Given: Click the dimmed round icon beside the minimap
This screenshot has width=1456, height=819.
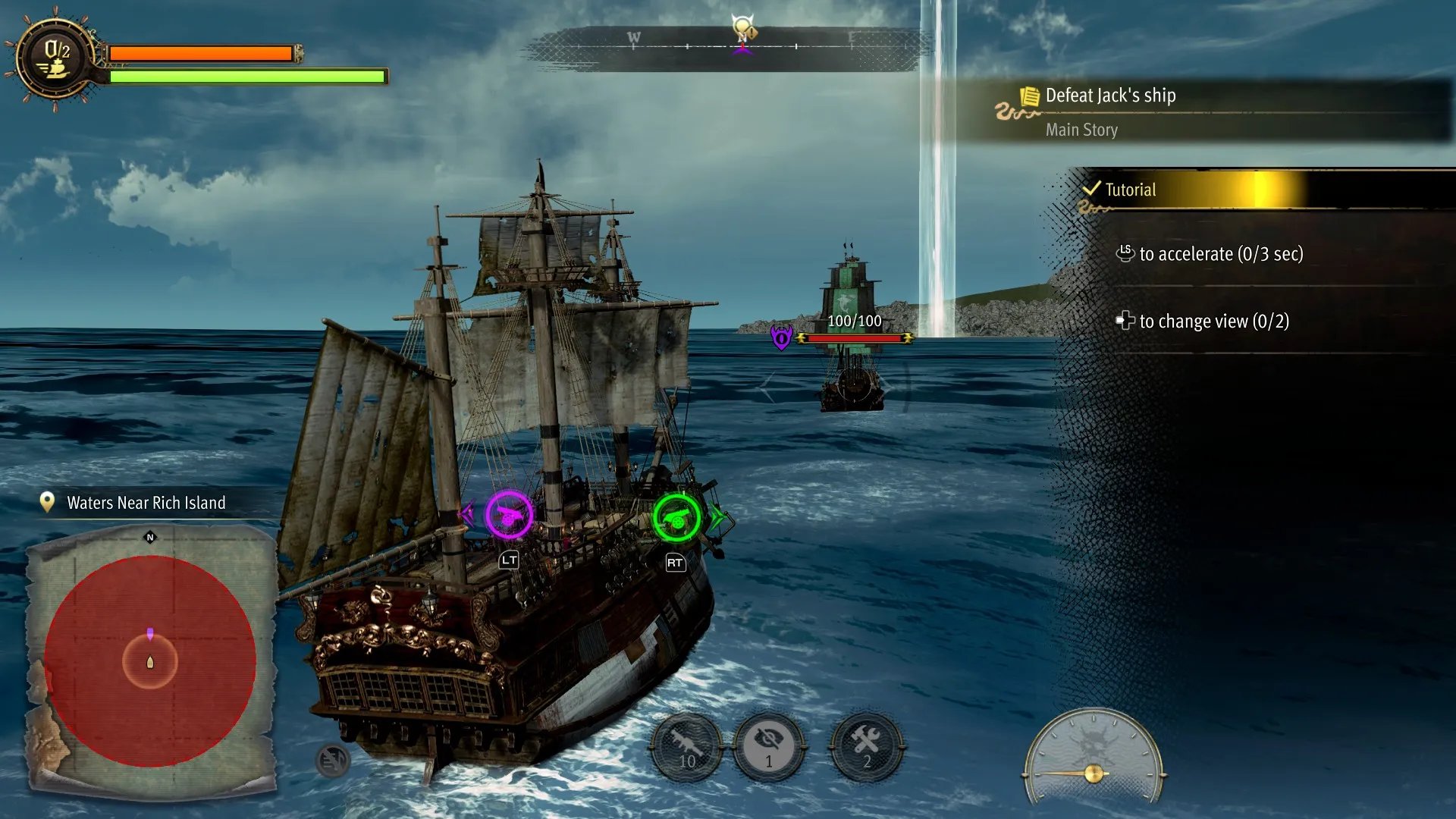Looking at the screenshot, I should pos(332,760).
